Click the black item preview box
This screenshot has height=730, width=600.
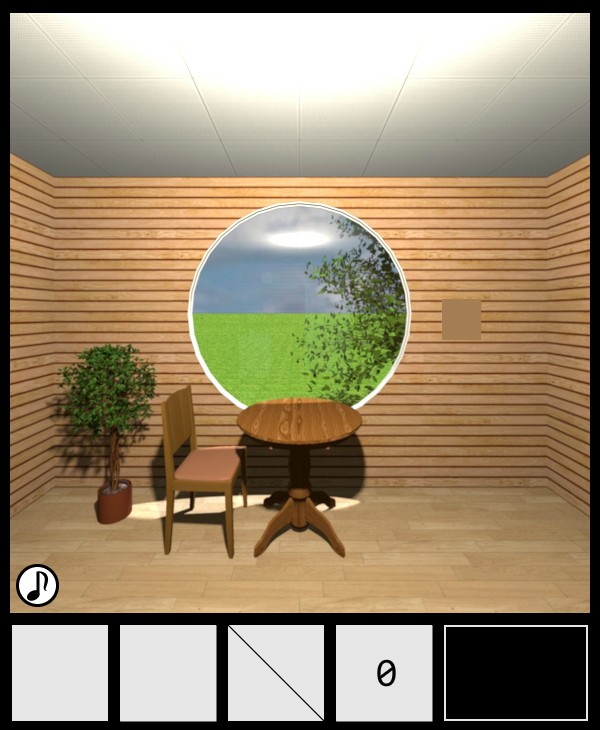tap(516, 673)
